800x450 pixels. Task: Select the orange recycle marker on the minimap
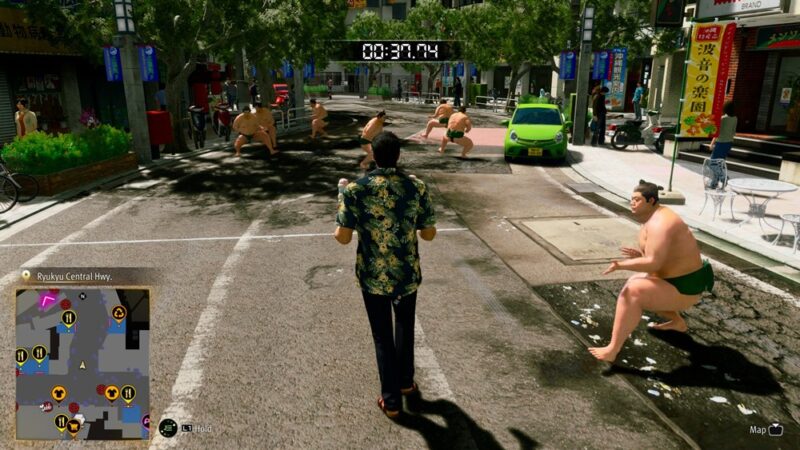click(x=119, y=313)
